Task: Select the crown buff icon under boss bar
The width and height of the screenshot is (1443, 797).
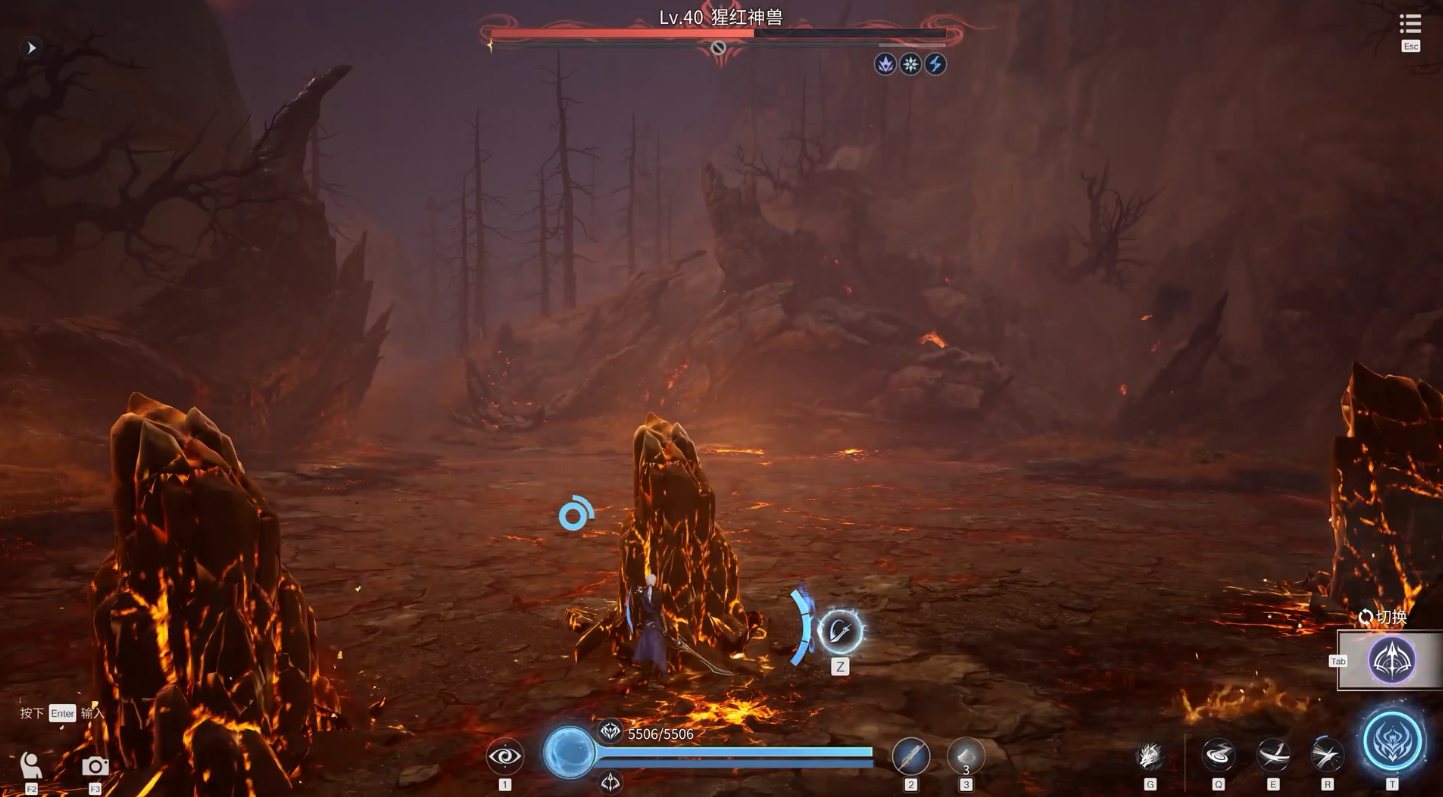Action: pos(885,64)
